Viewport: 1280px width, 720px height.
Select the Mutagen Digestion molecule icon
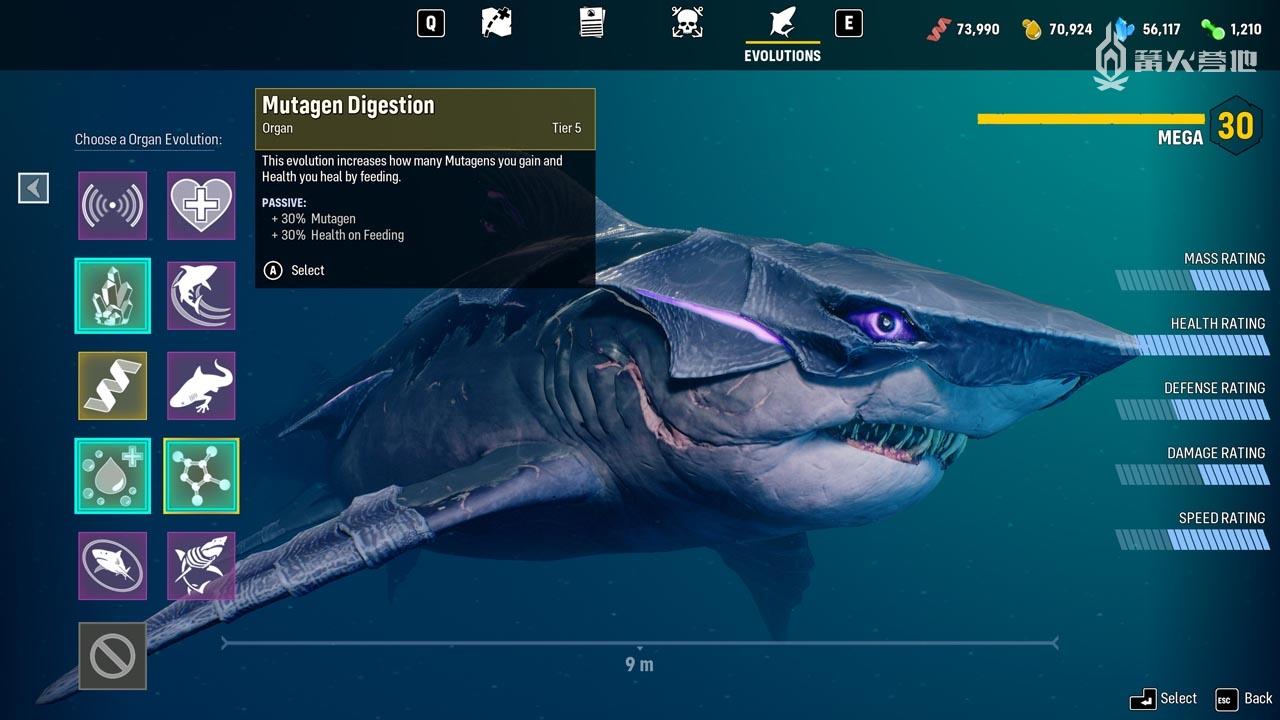[x=201, y=476]
